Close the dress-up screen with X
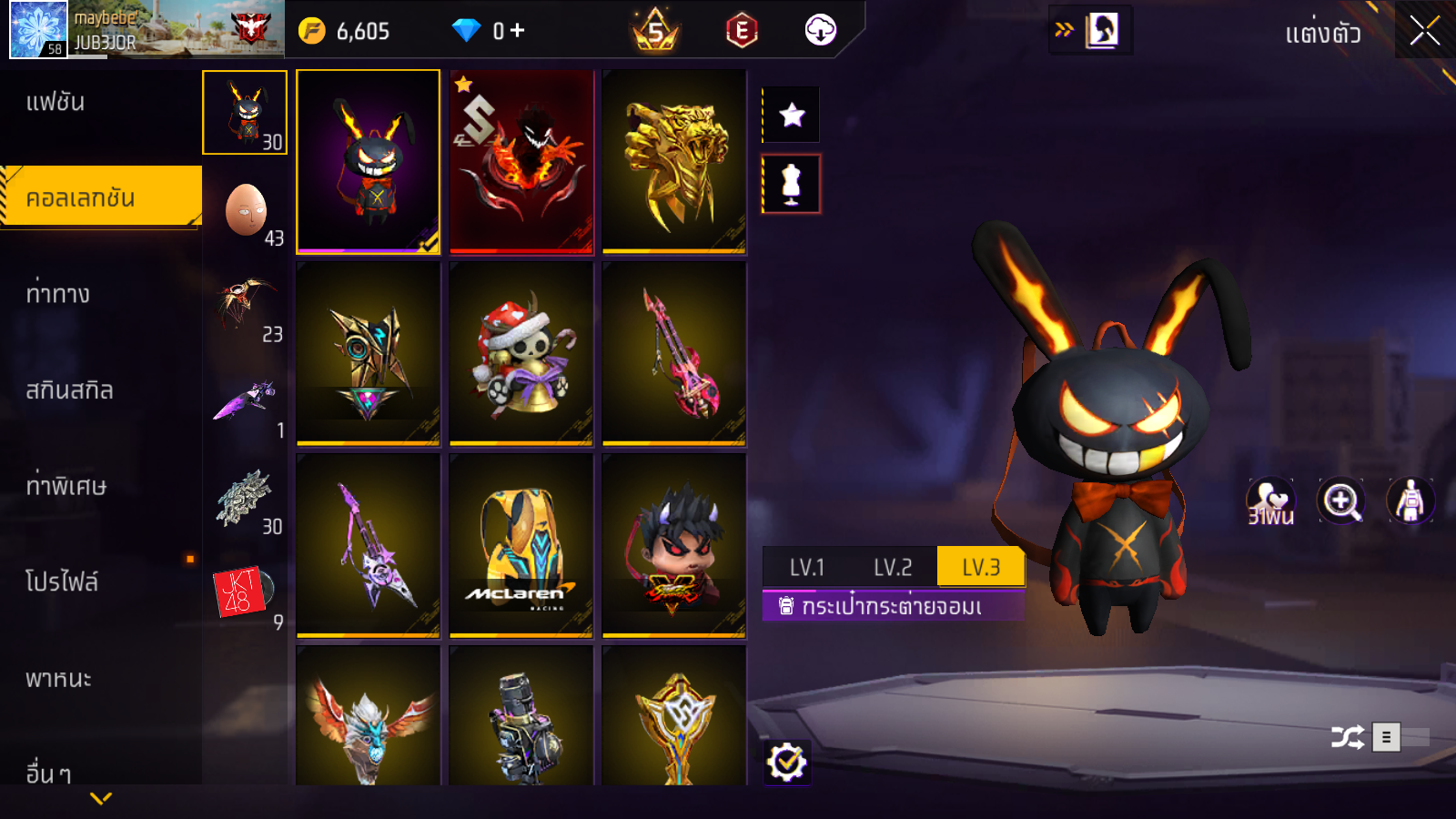 (x=1424, y=31)
